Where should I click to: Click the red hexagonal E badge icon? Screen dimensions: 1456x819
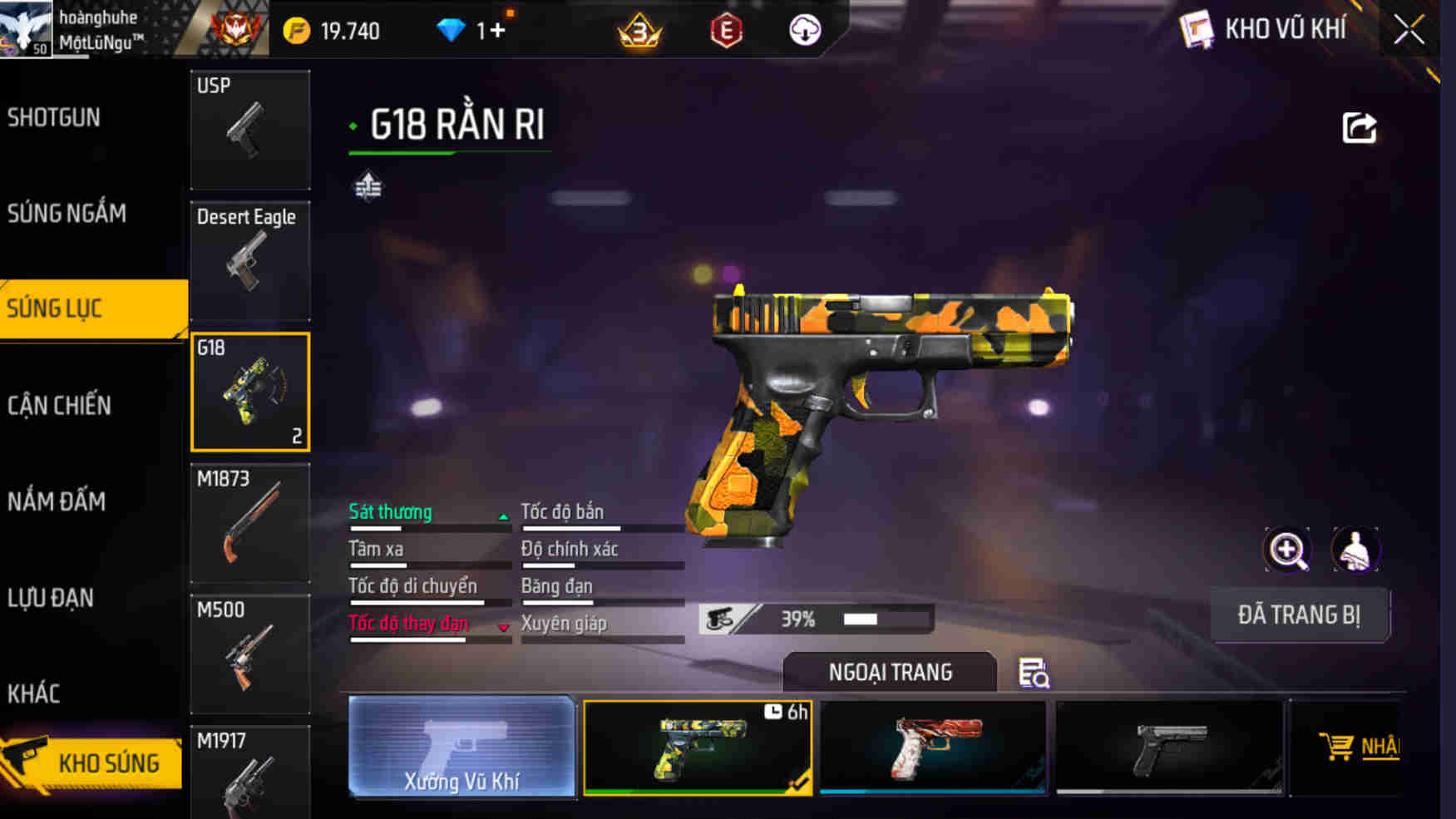point(724,30)
